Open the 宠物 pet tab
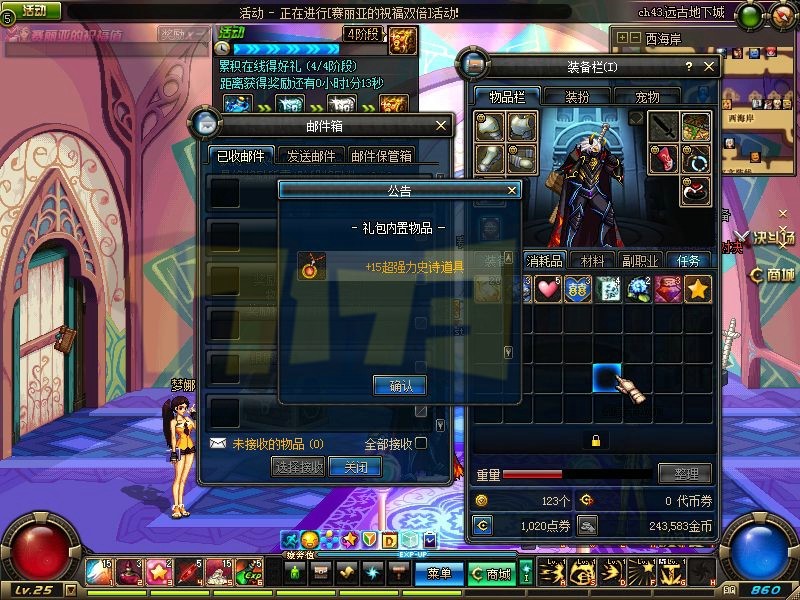The height and width of the screenshot is (600, 800). click(x=648, y=97)
